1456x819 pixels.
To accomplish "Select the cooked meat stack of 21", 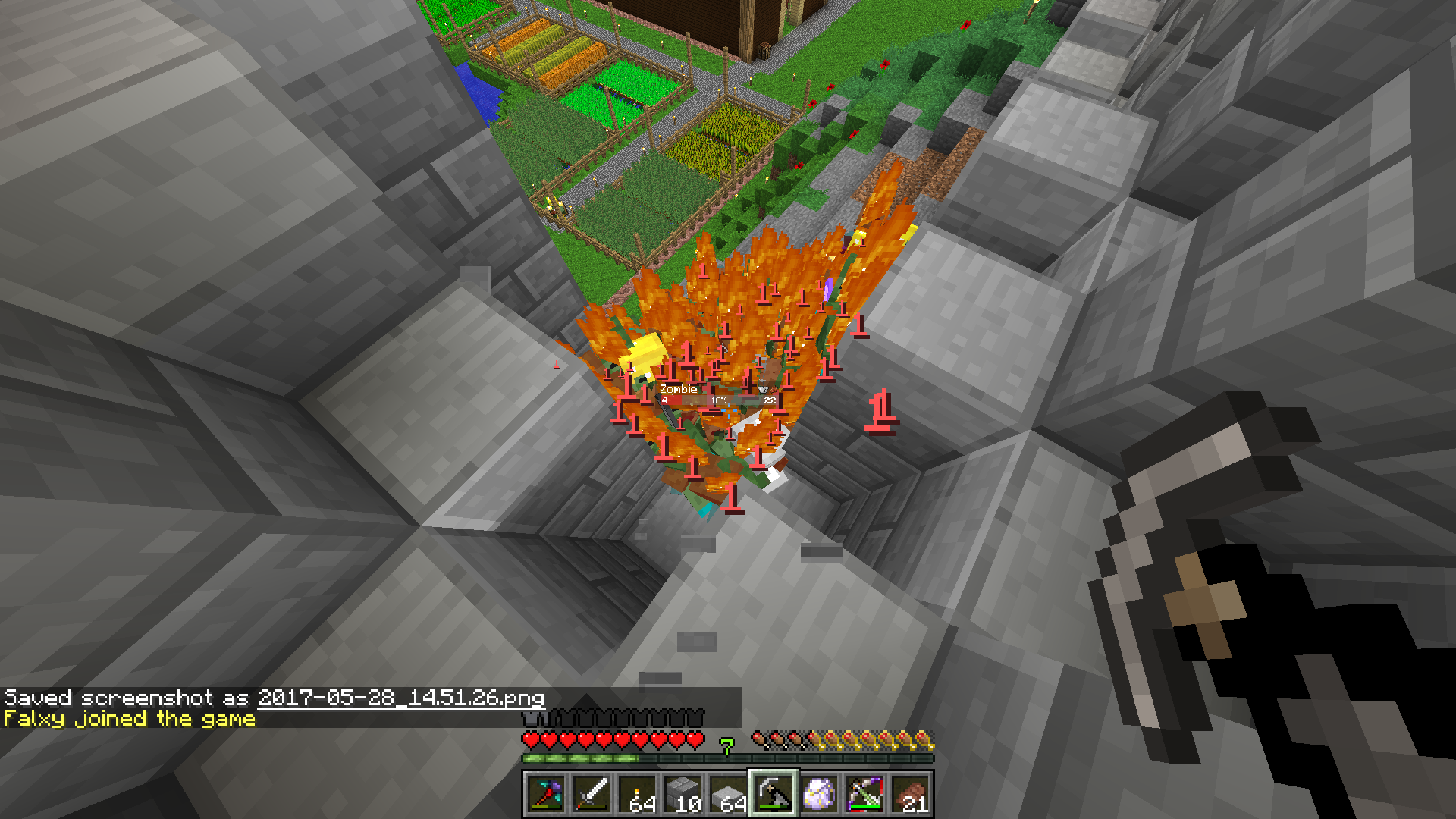I will (910, 794).
